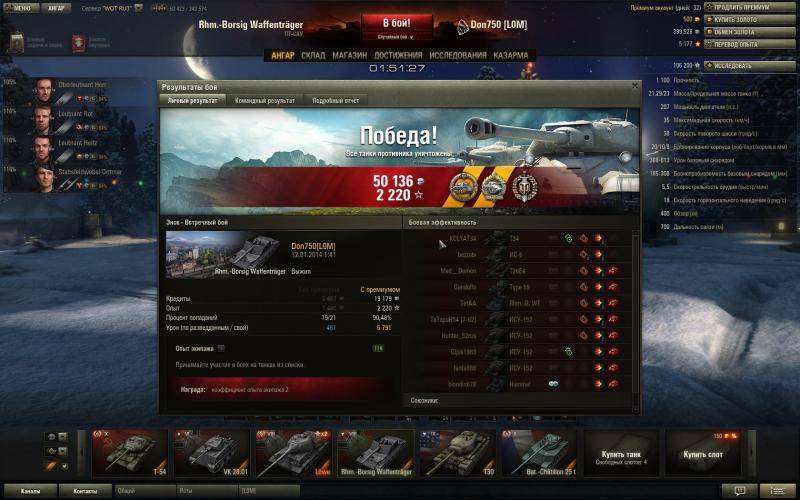This screenshot has width=800, height=500.
Task: Open the Контакты list
Action: (x=78, y=491)
